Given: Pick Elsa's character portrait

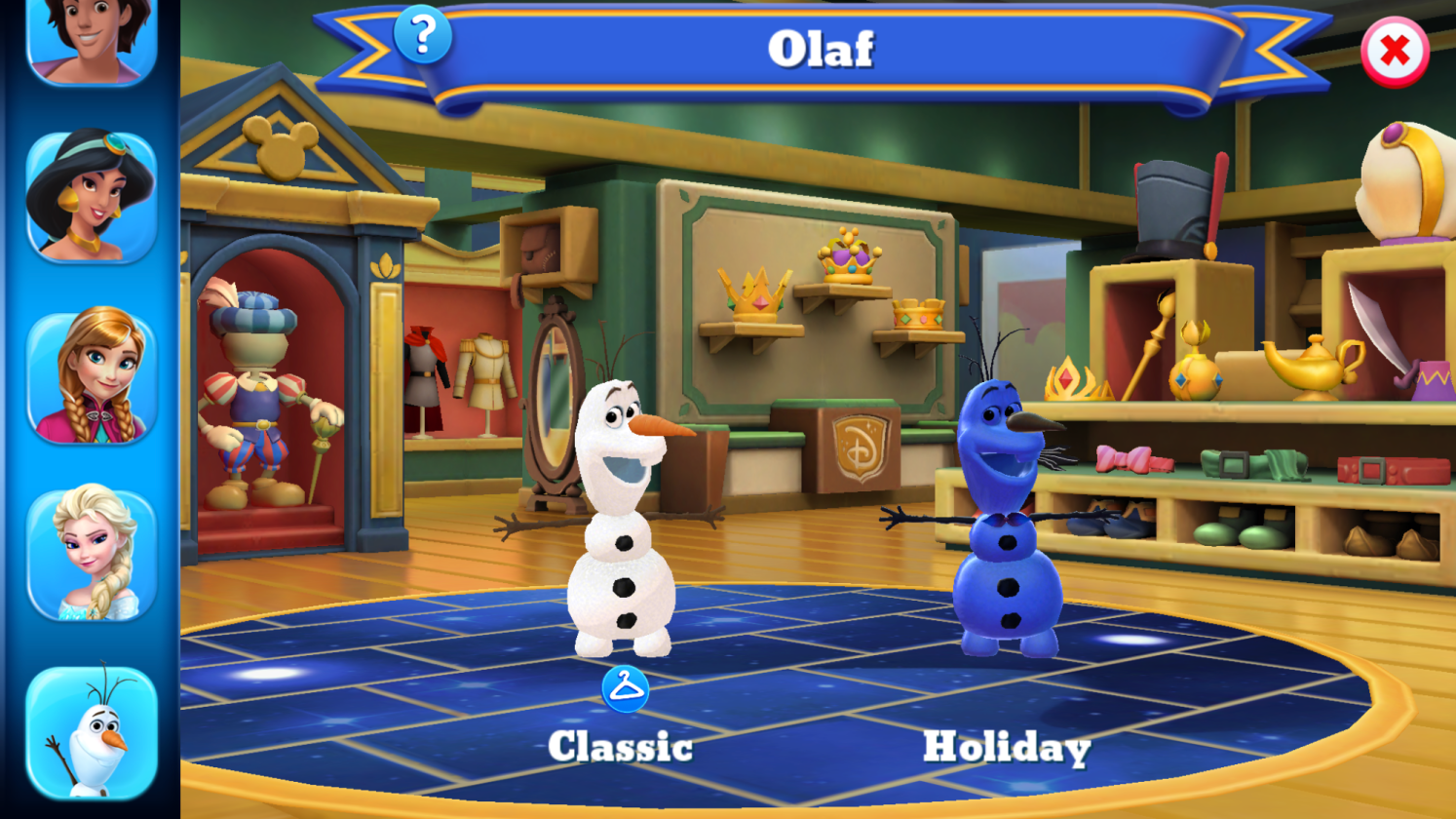Looking at the screenshot, I should [x=92, y=554].
